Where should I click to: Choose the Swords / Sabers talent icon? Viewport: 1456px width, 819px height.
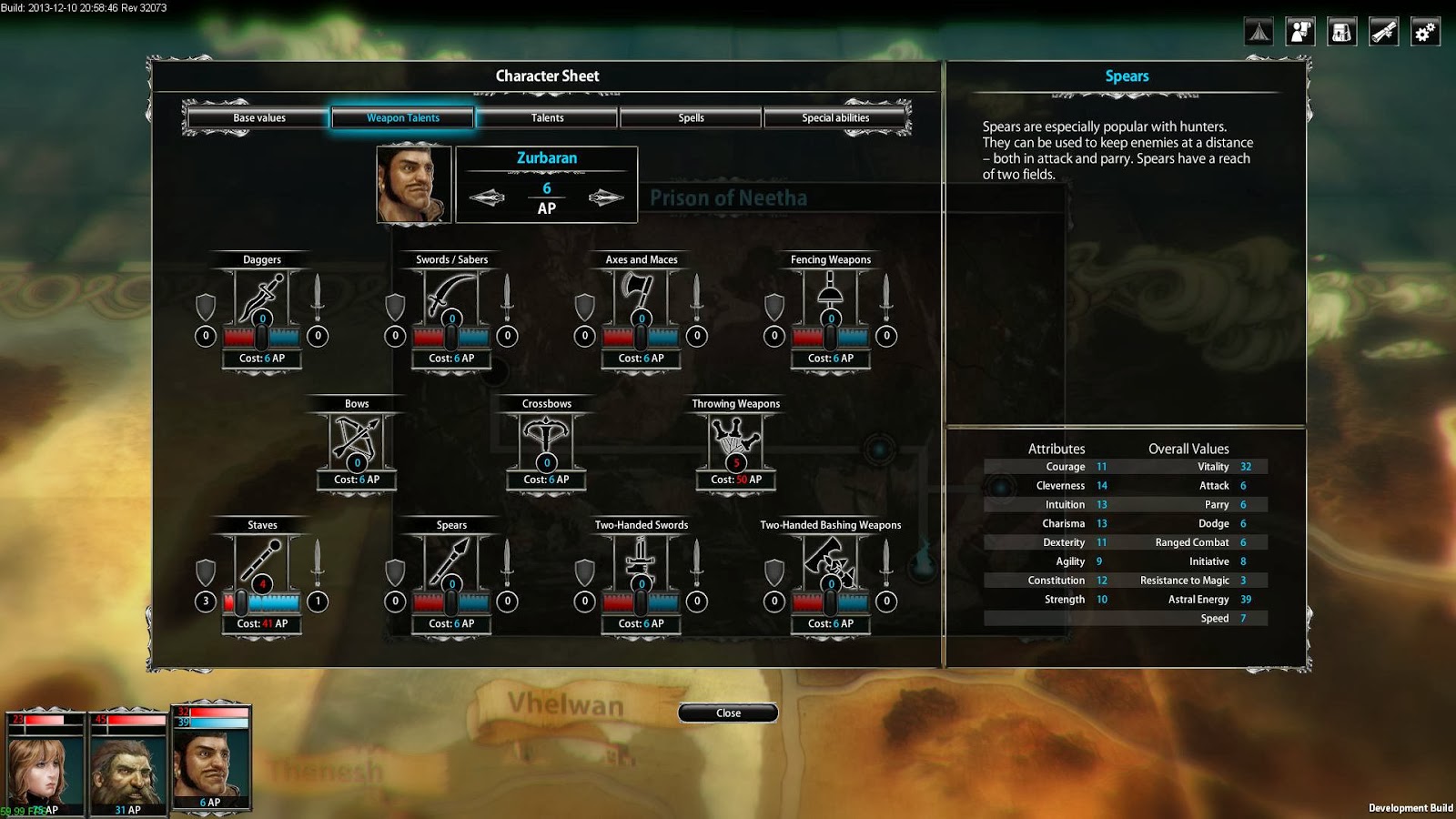(x=451, y=297)
